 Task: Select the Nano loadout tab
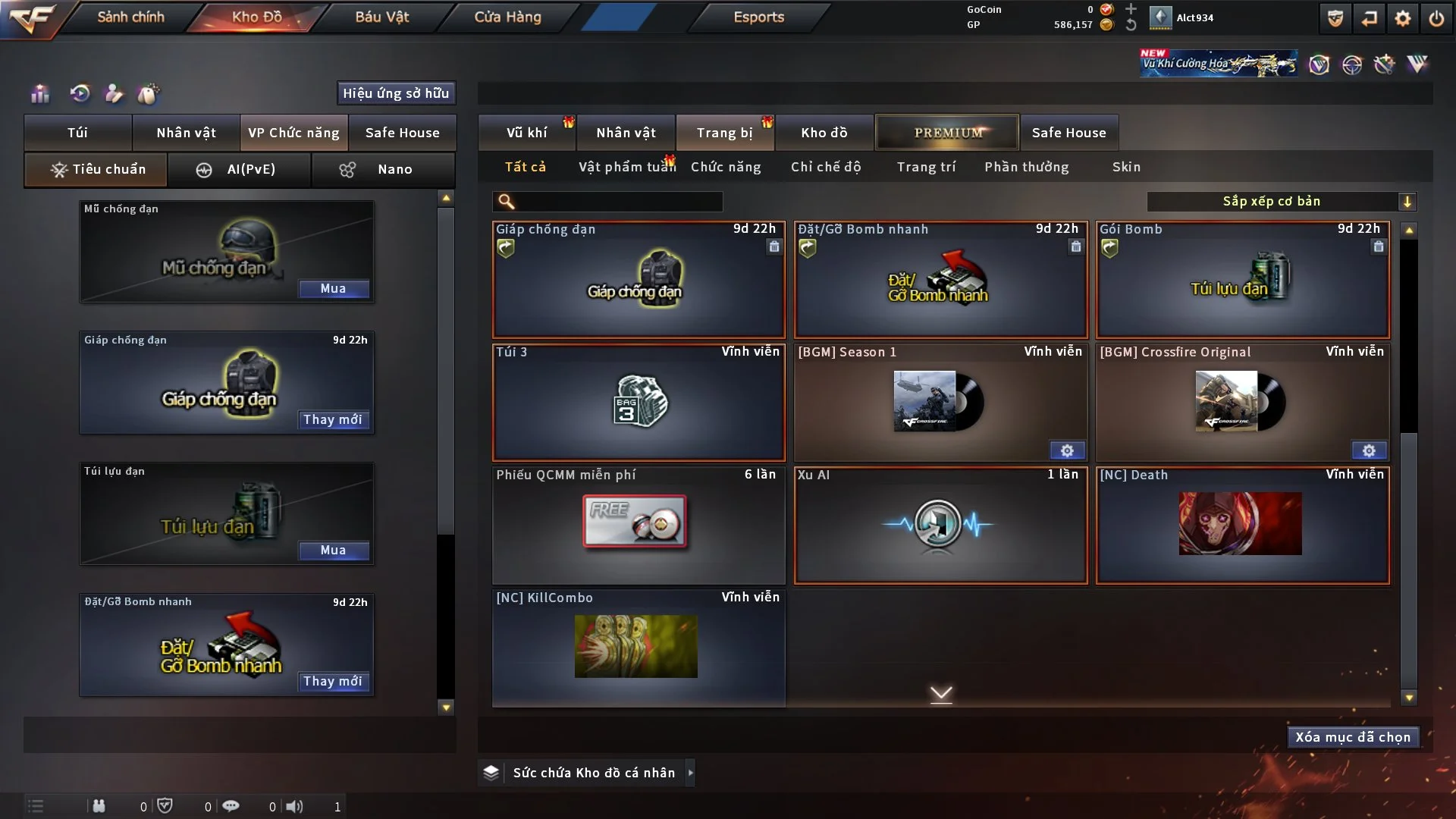pyautogui.click(x=383, y=169)
